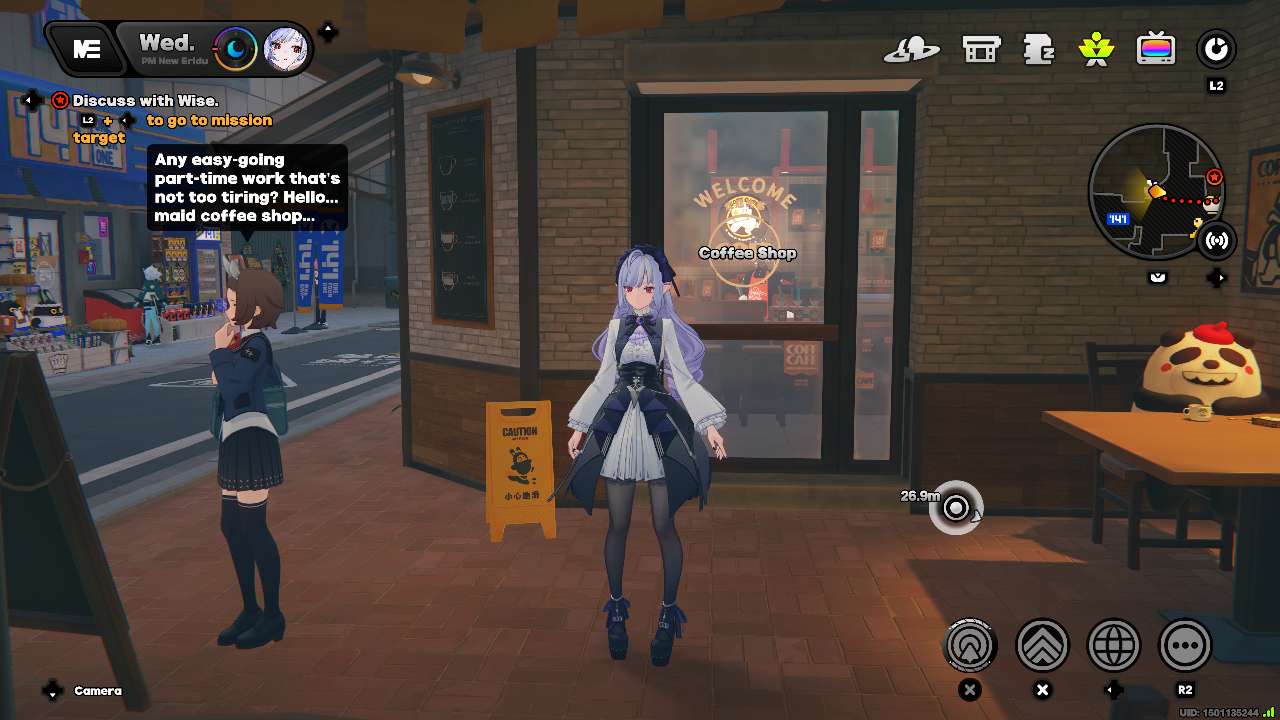Open the circular minimap
This screenshot has height=720, width=1280.
point(1155,192)
